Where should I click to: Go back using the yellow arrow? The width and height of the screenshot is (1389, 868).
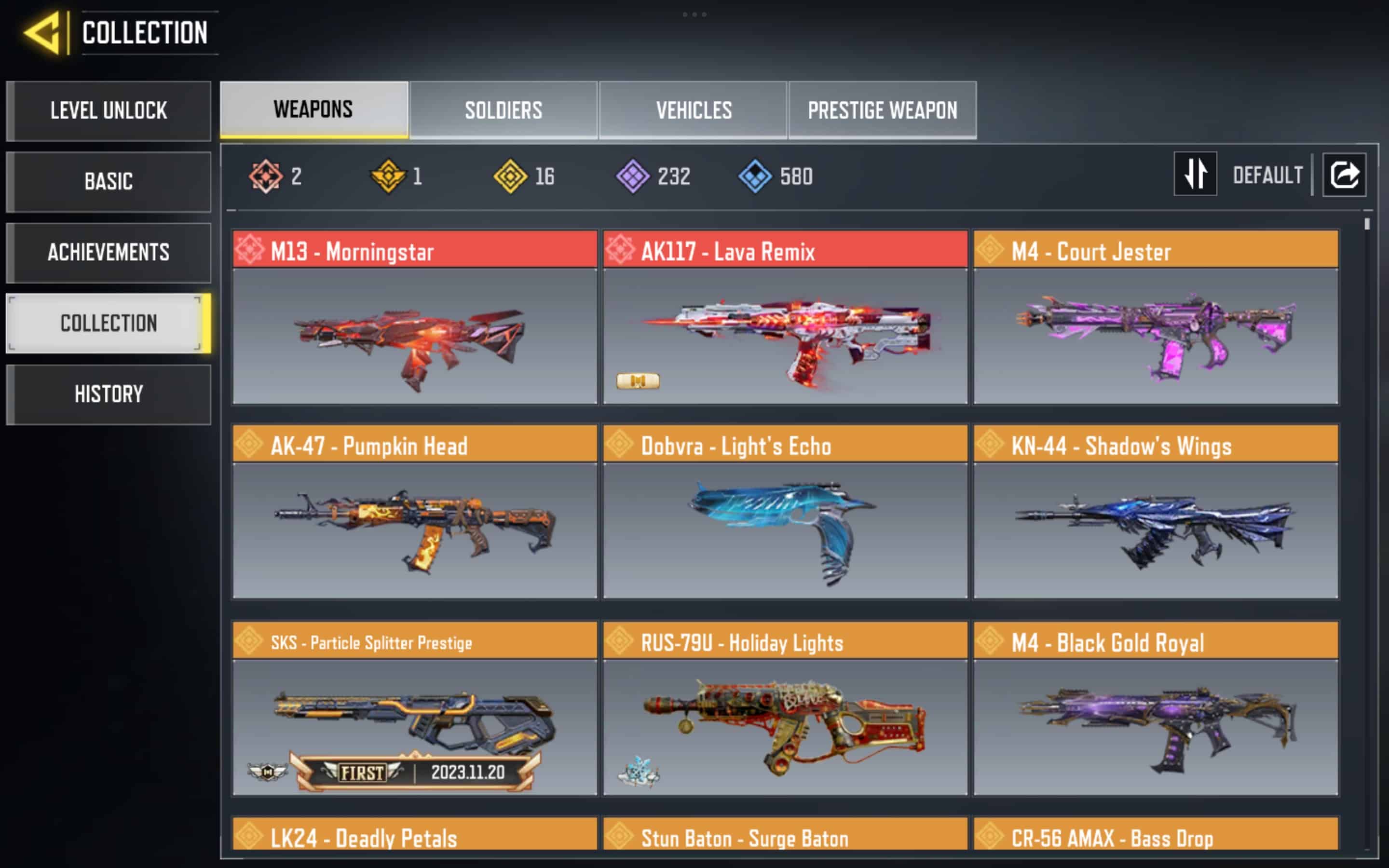pos(42,33)
